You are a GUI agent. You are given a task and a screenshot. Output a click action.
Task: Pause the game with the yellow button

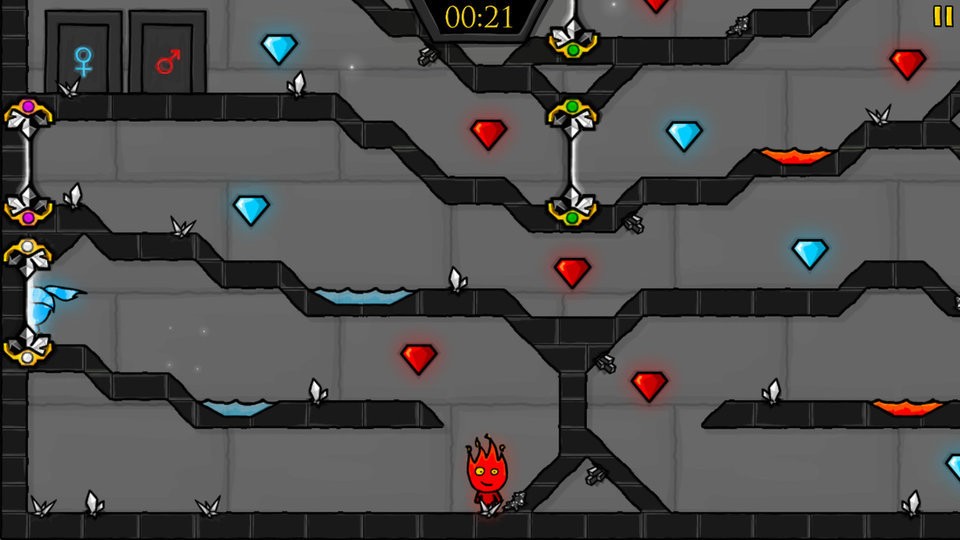(x=942, y=16)
